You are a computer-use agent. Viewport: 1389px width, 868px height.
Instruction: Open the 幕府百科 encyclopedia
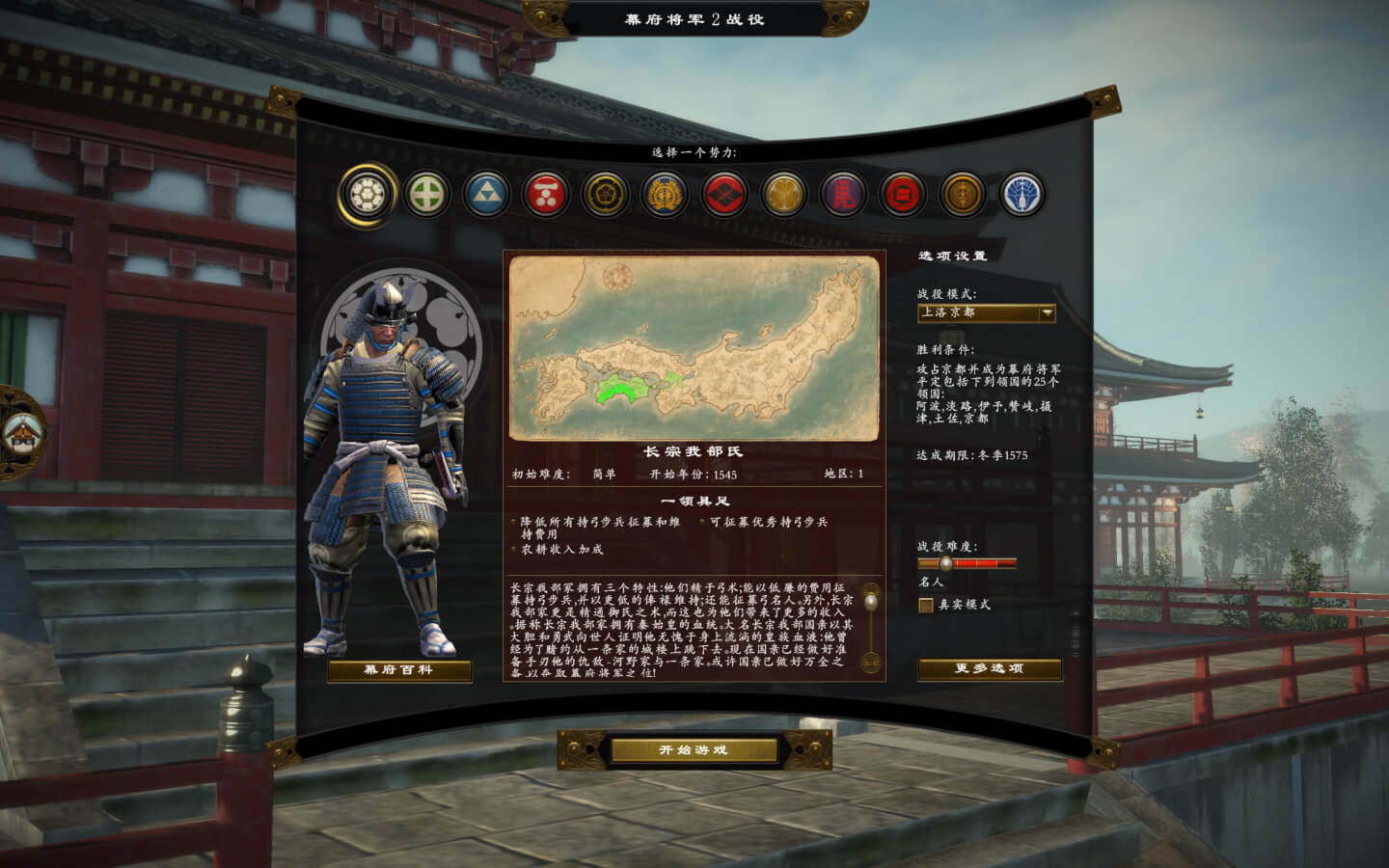[399, 670]
